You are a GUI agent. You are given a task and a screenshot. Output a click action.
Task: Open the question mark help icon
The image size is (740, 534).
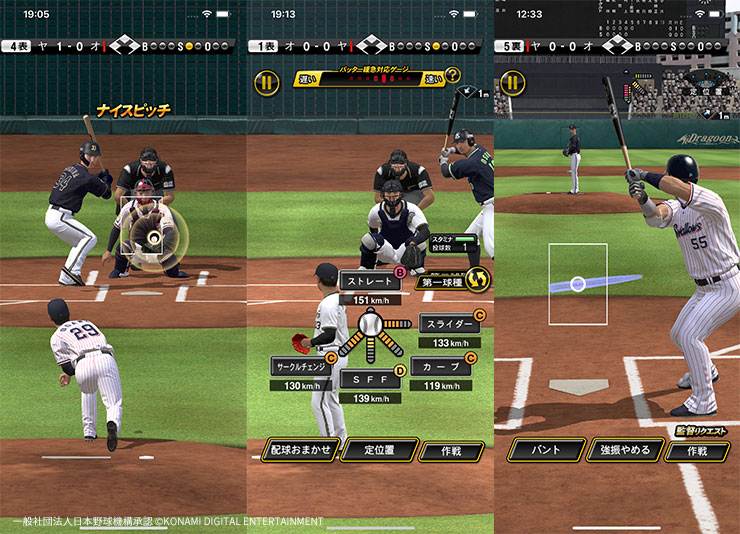(x=453, y=76)
